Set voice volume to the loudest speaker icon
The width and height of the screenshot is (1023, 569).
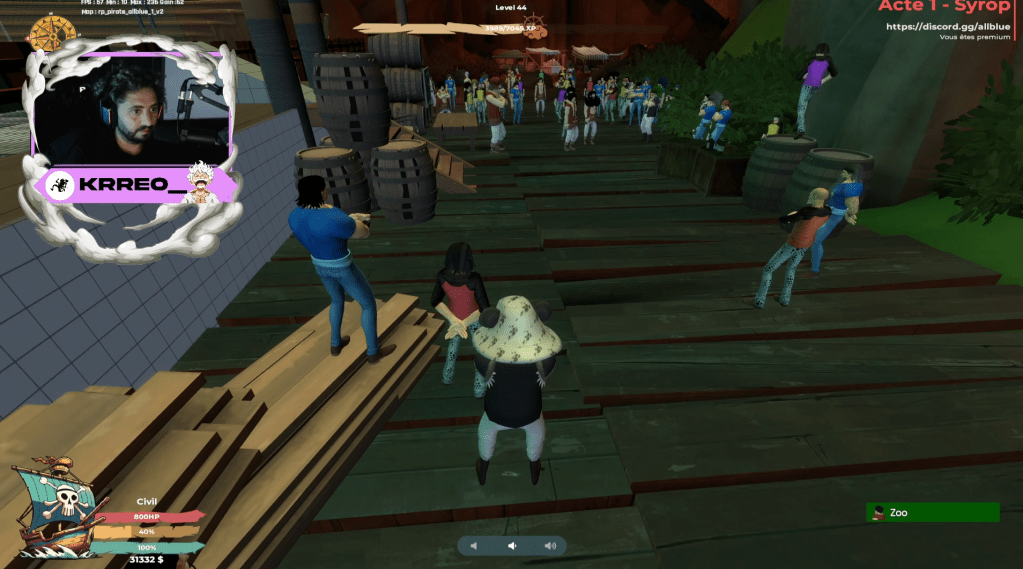[x=549, y=546]
